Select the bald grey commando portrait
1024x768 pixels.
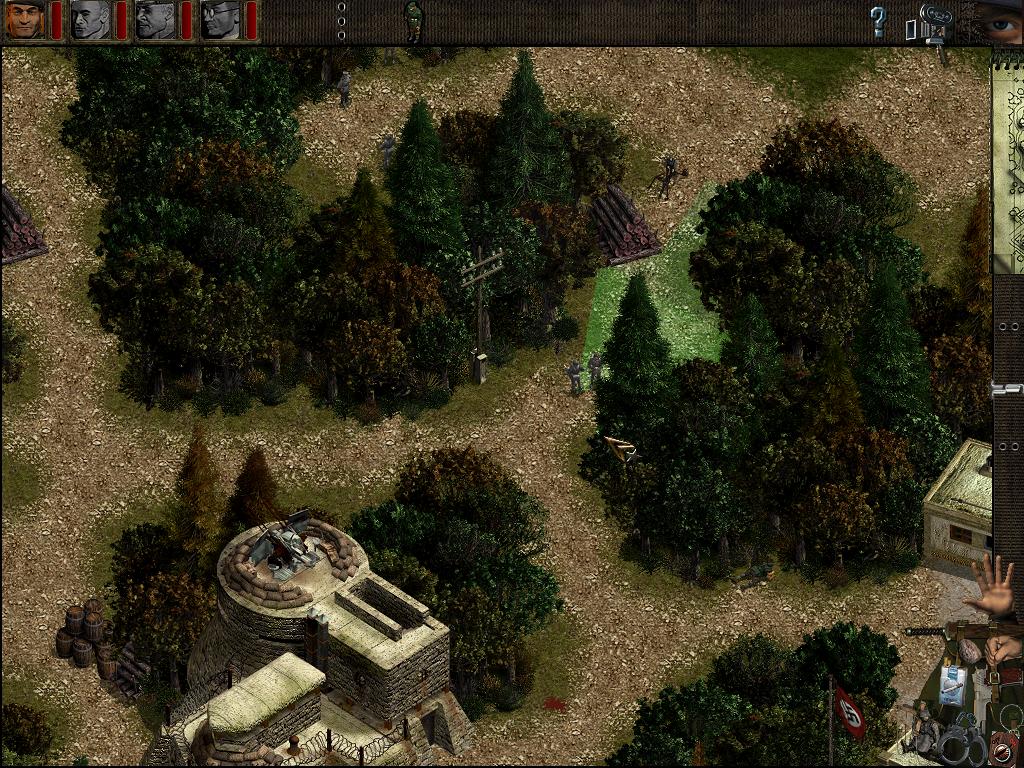click(90, 19)
